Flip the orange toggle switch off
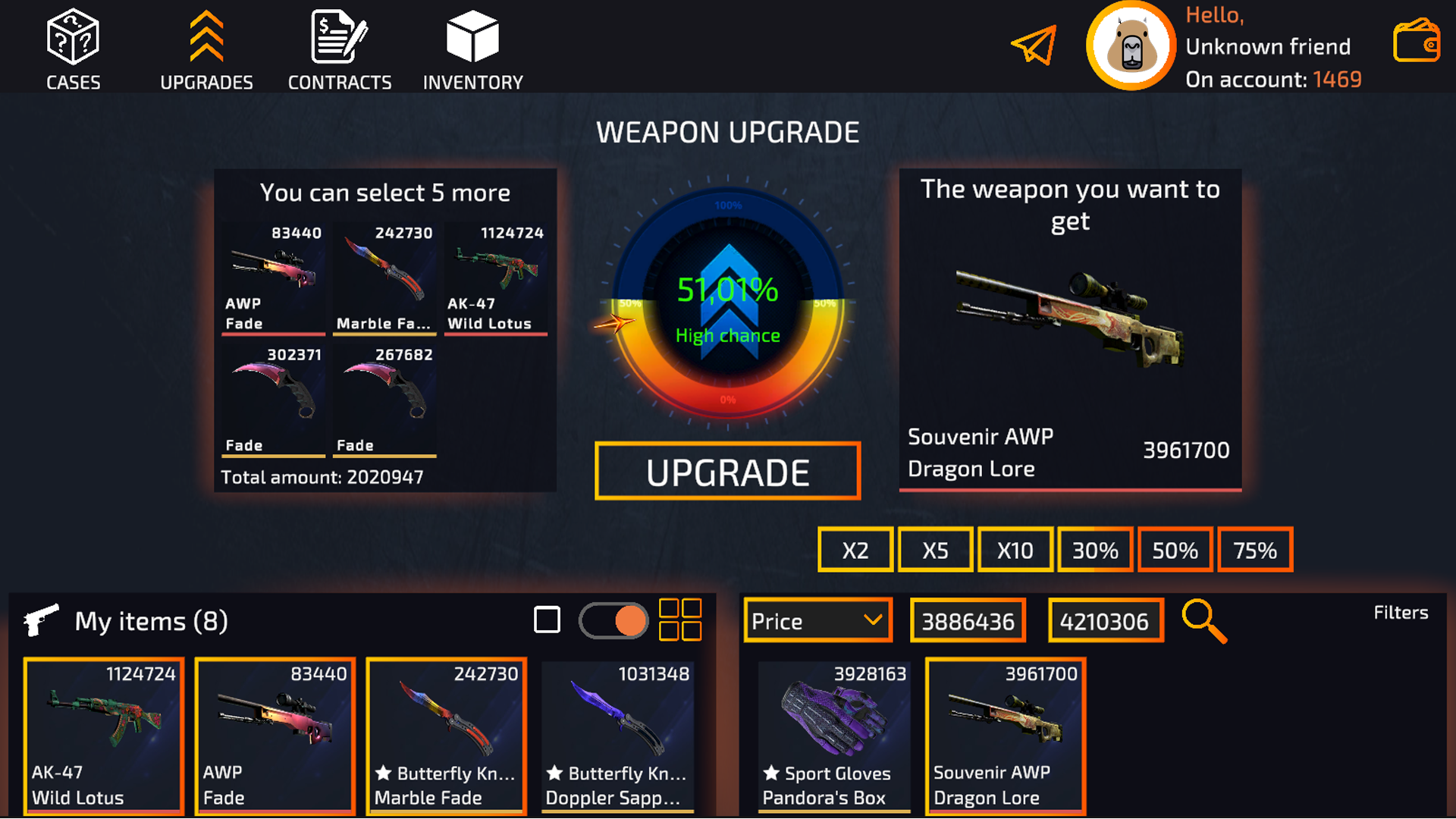Viewport: 1456px width, 819px height. click(613, 620)
